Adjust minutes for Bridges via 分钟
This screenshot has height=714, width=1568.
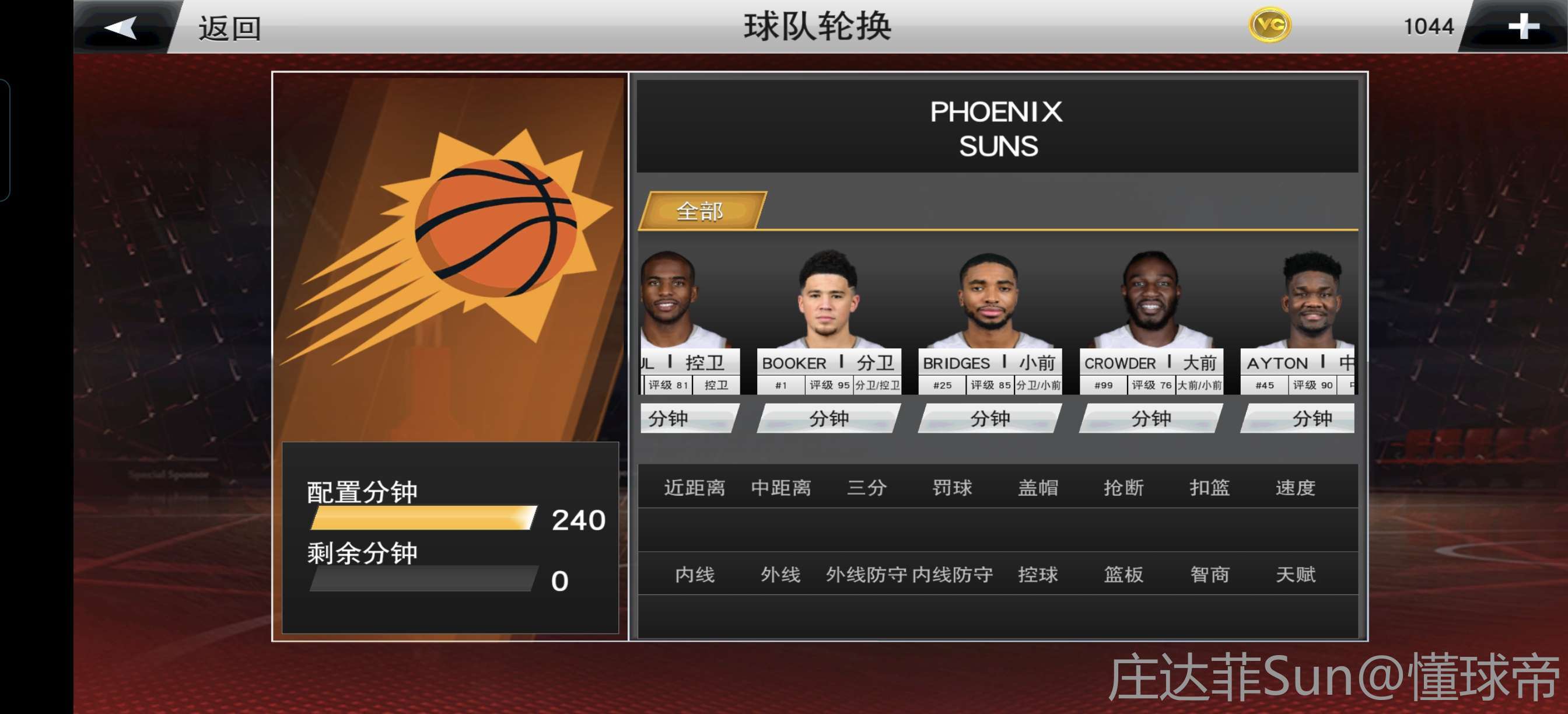pos(989,418)
